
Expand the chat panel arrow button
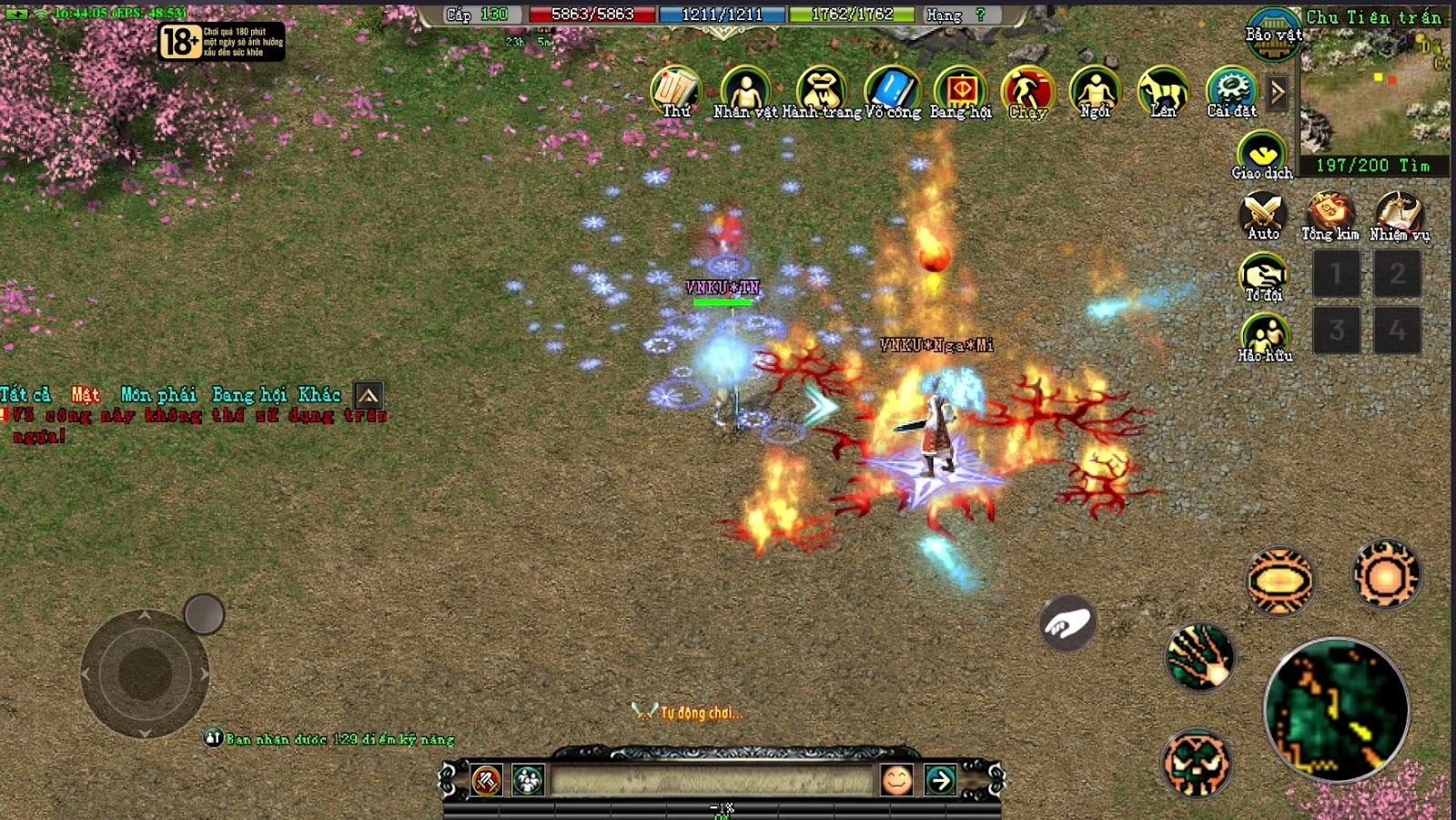pos(368,395)
